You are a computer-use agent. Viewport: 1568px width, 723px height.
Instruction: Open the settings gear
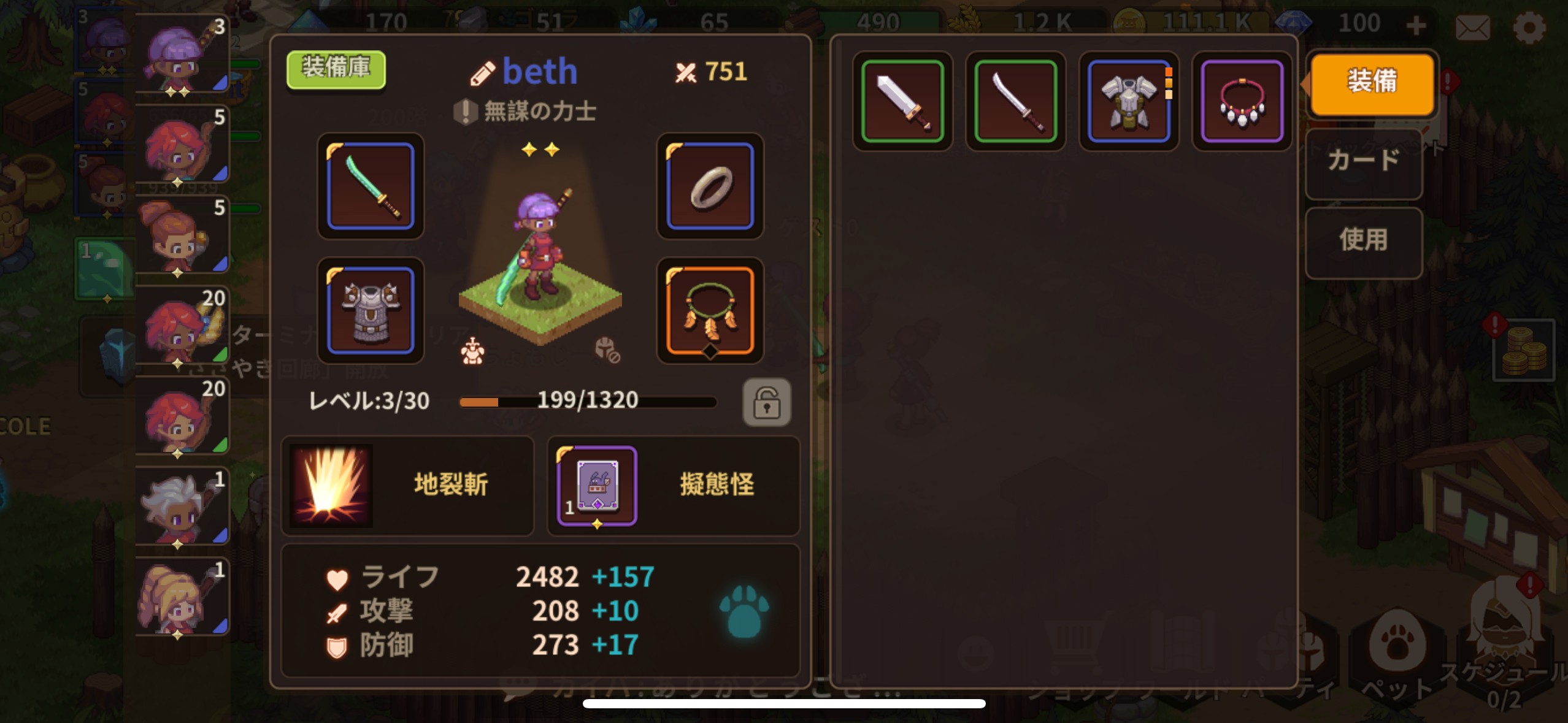pos(1528,27)
